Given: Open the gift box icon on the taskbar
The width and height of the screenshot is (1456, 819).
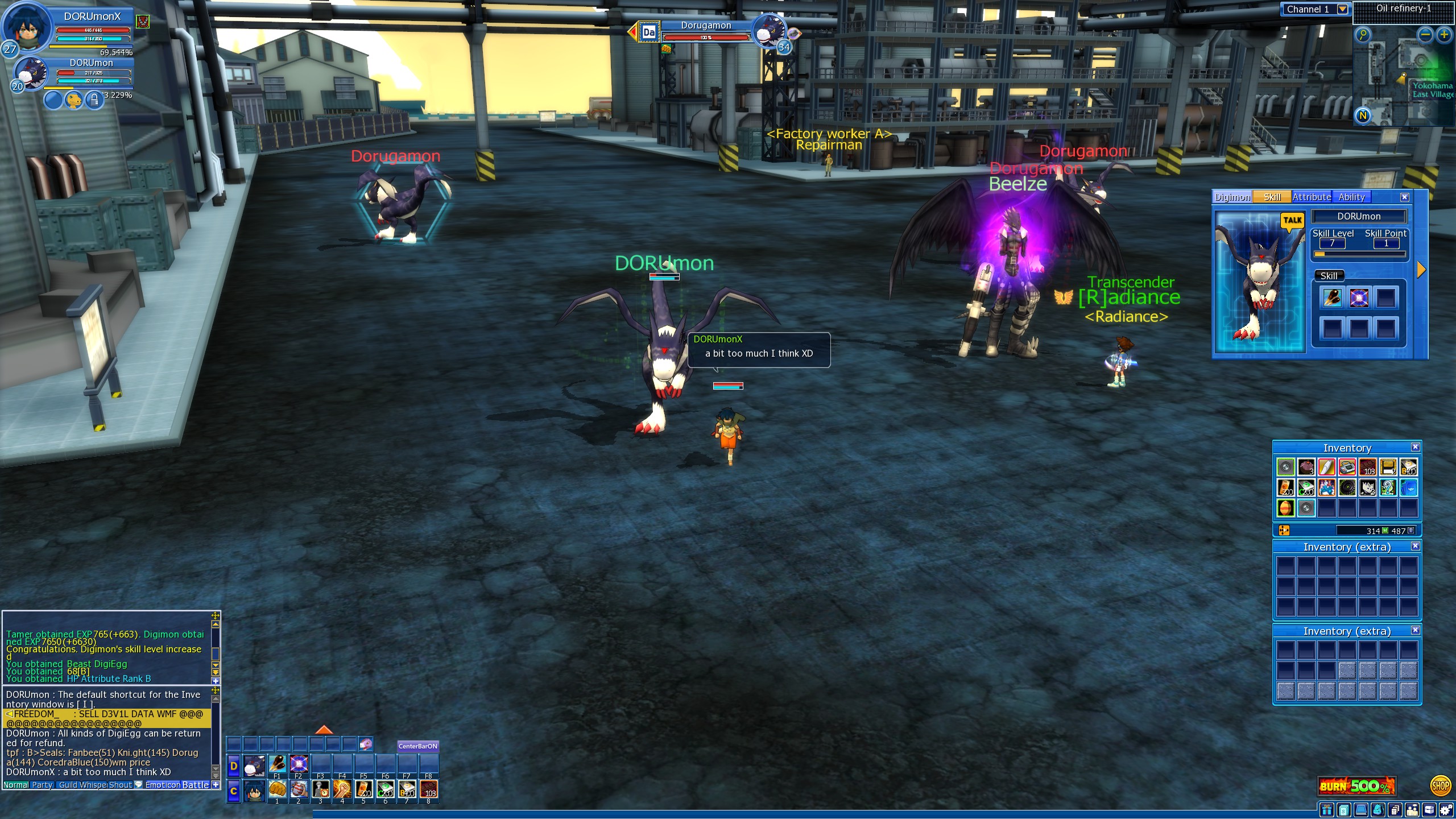Looking at the screenshot, I should pos(1326,810).
